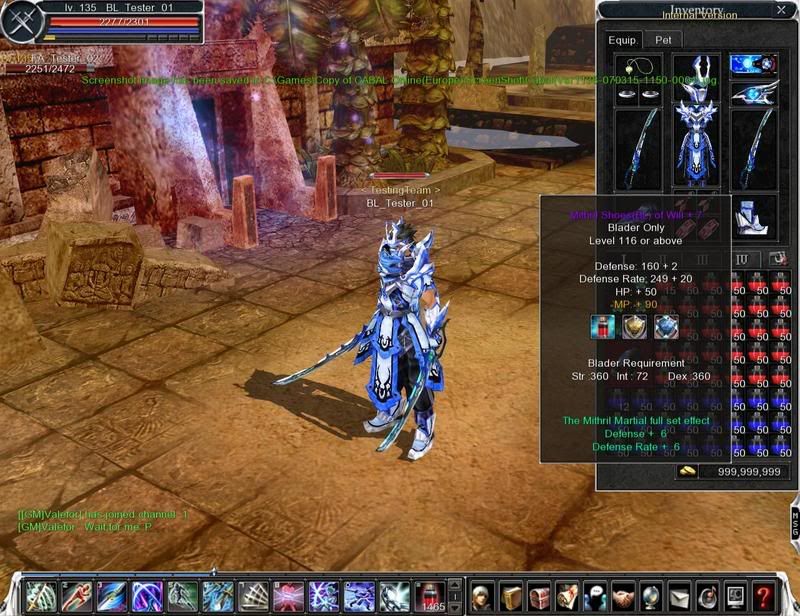Close the Inventory window
The width and height of the screenshot is (800, 616).
coord(781,11)
